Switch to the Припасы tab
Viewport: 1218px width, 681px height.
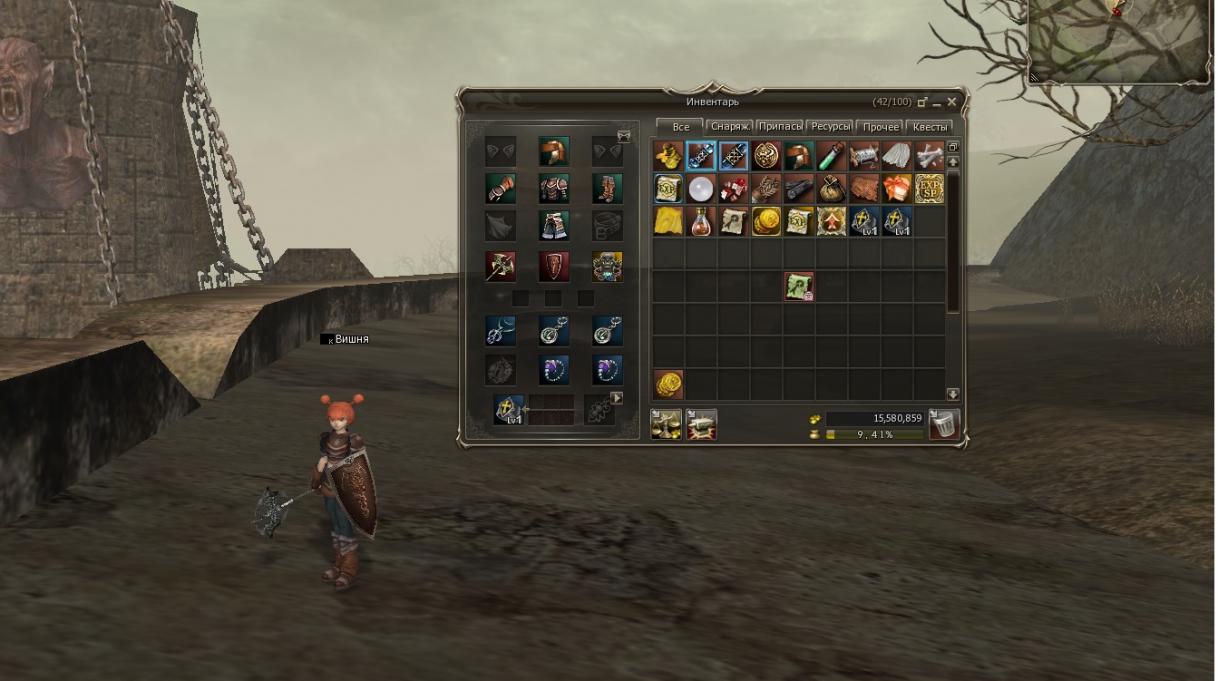780,127
